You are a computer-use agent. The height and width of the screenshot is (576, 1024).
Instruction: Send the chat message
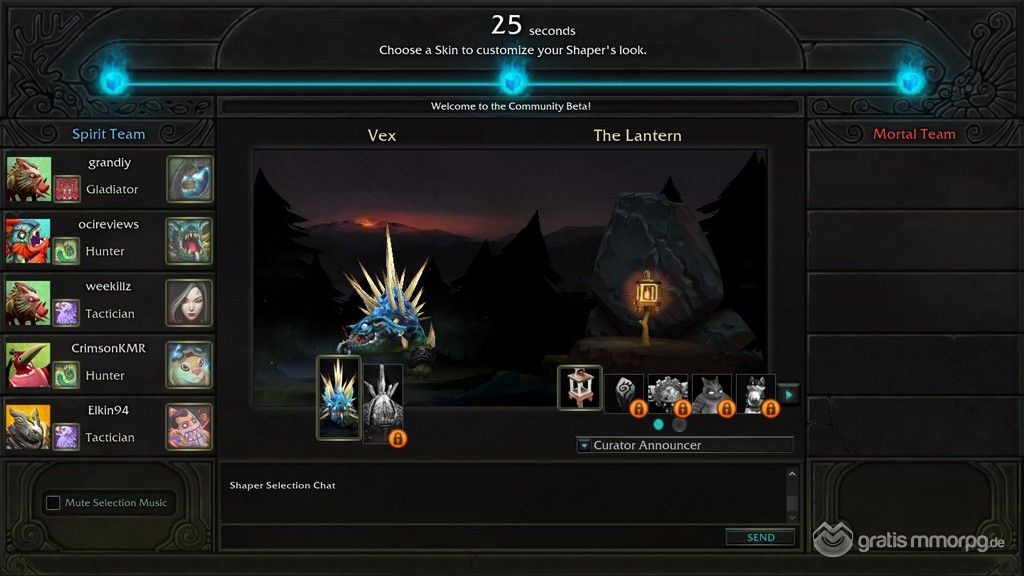pyautogui.click(x=760, y=537)
